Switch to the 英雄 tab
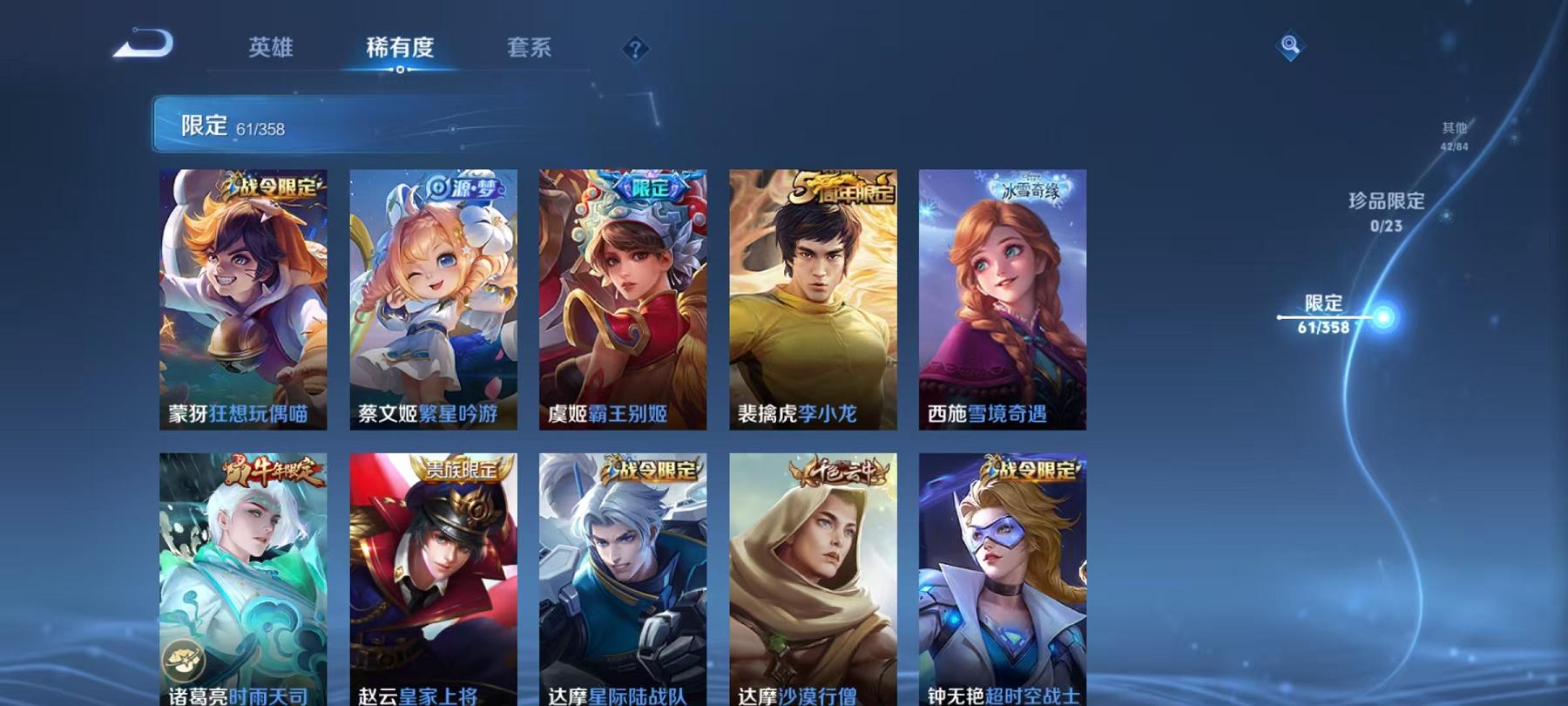 click(x=270, y=48)
